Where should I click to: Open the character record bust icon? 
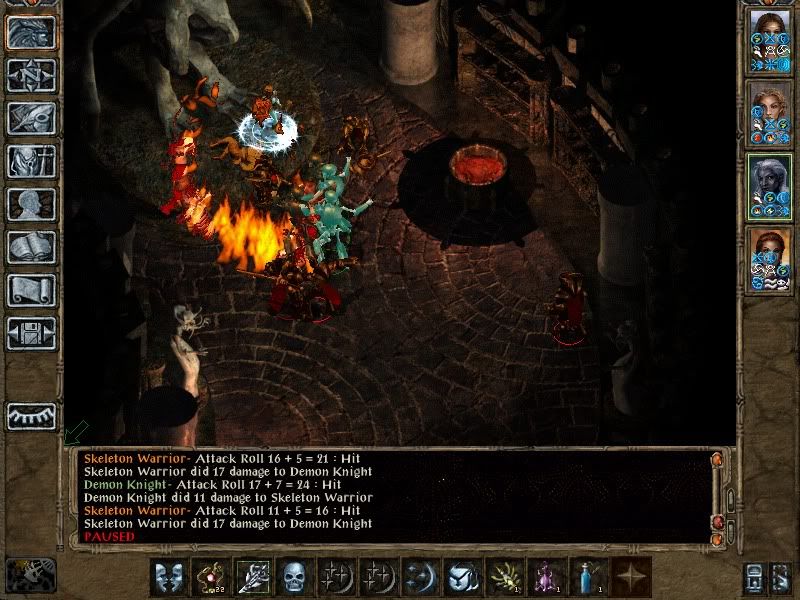pos(31,204)
